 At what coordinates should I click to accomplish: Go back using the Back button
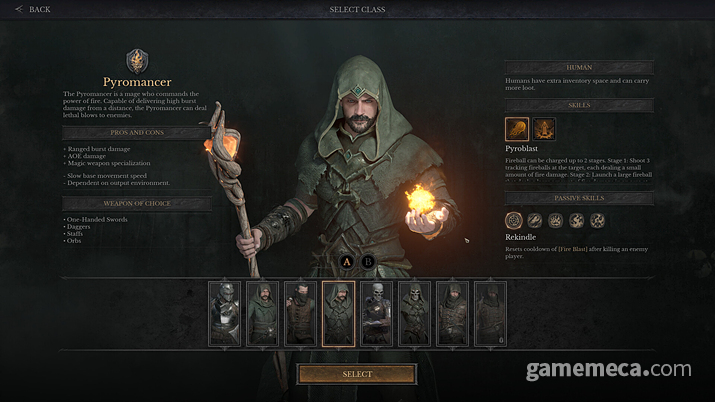33,10
